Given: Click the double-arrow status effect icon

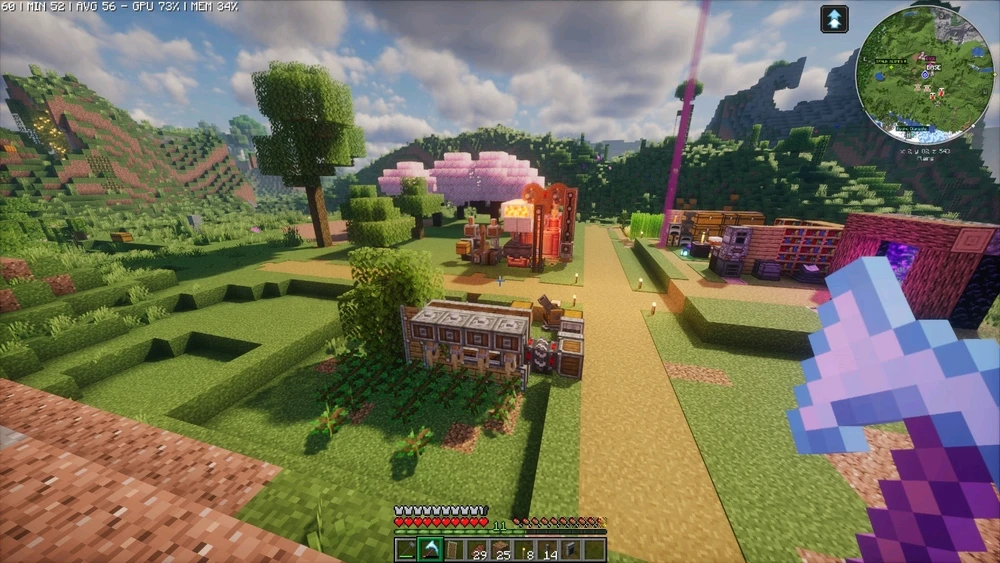Looking at the screenshot, I should point(834,19).
